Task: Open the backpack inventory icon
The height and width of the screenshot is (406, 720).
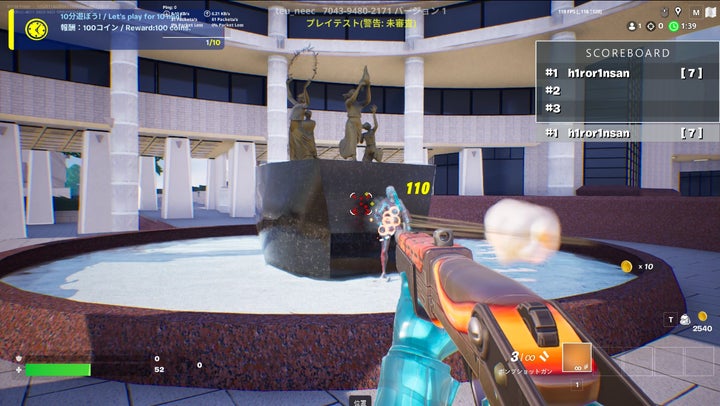Action: click(685, 320)
